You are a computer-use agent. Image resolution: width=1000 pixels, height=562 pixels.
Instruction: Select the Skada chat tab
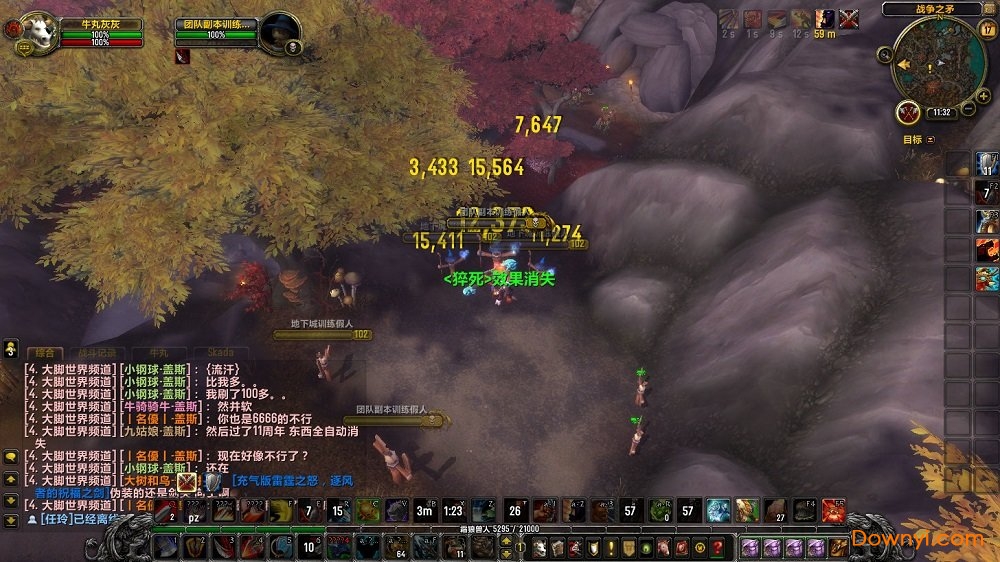click(220, 353)
